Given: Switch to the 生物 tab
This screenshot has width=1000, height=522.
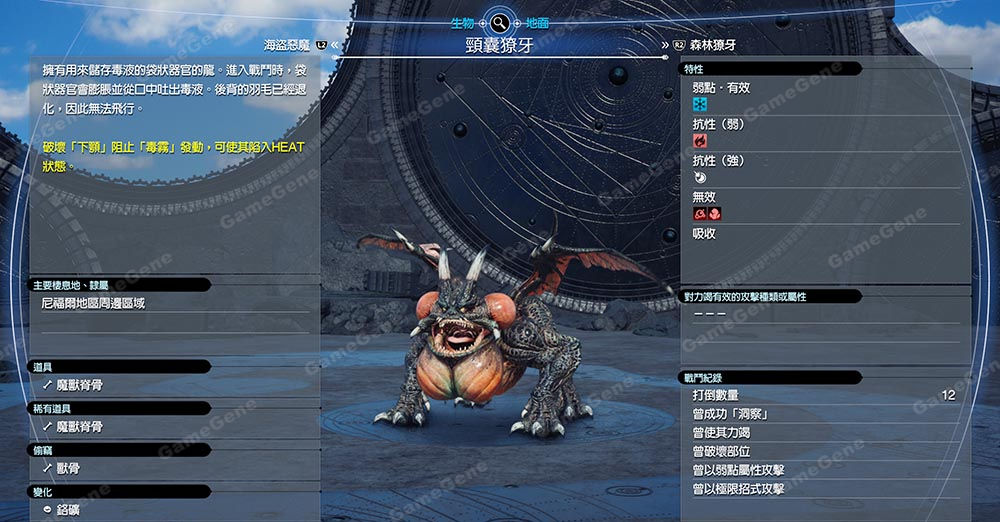Looking at the screenshot, I should [461, 22].
